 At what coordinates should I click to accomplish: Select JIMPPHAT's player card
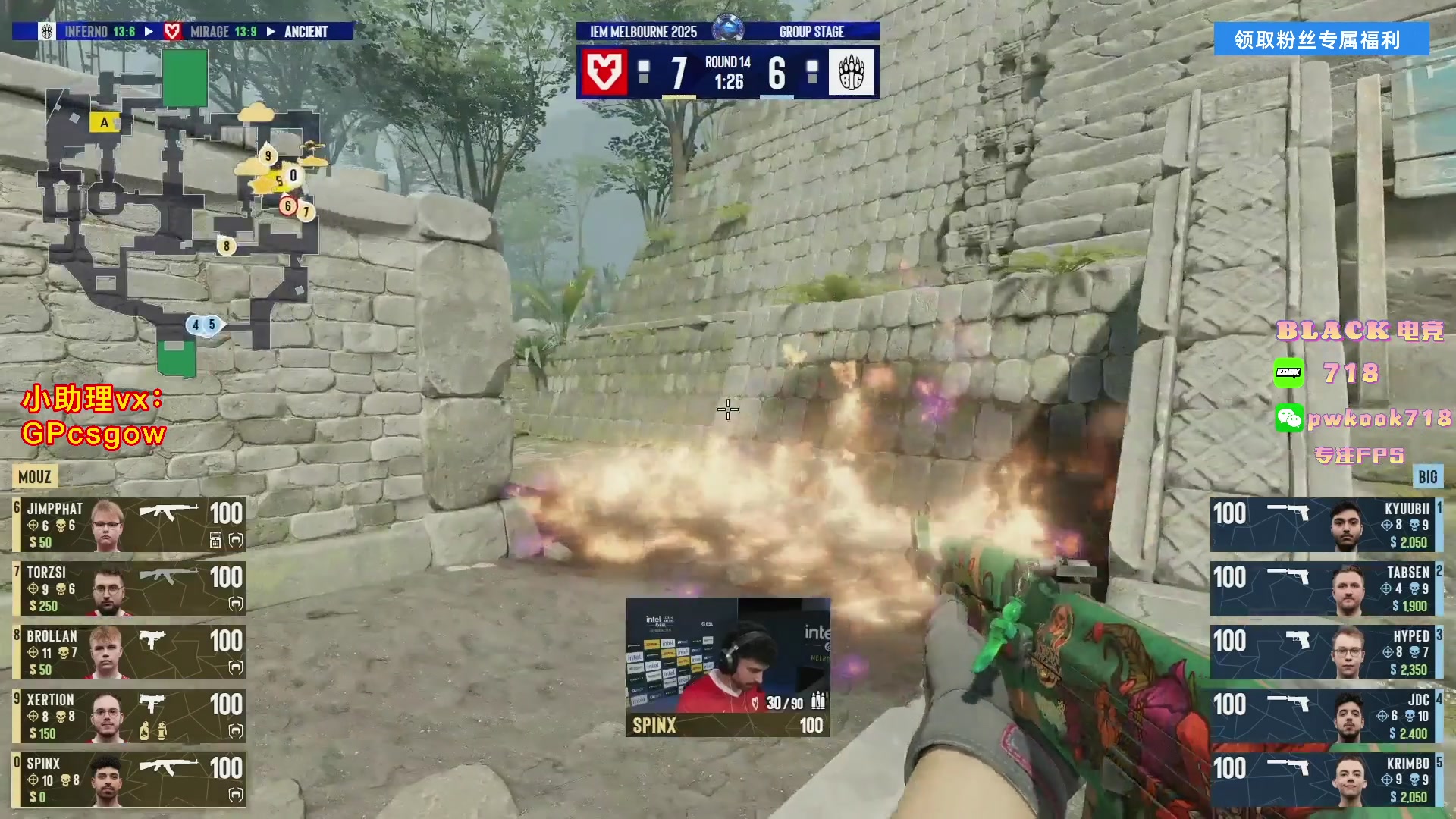coord(129,525)
